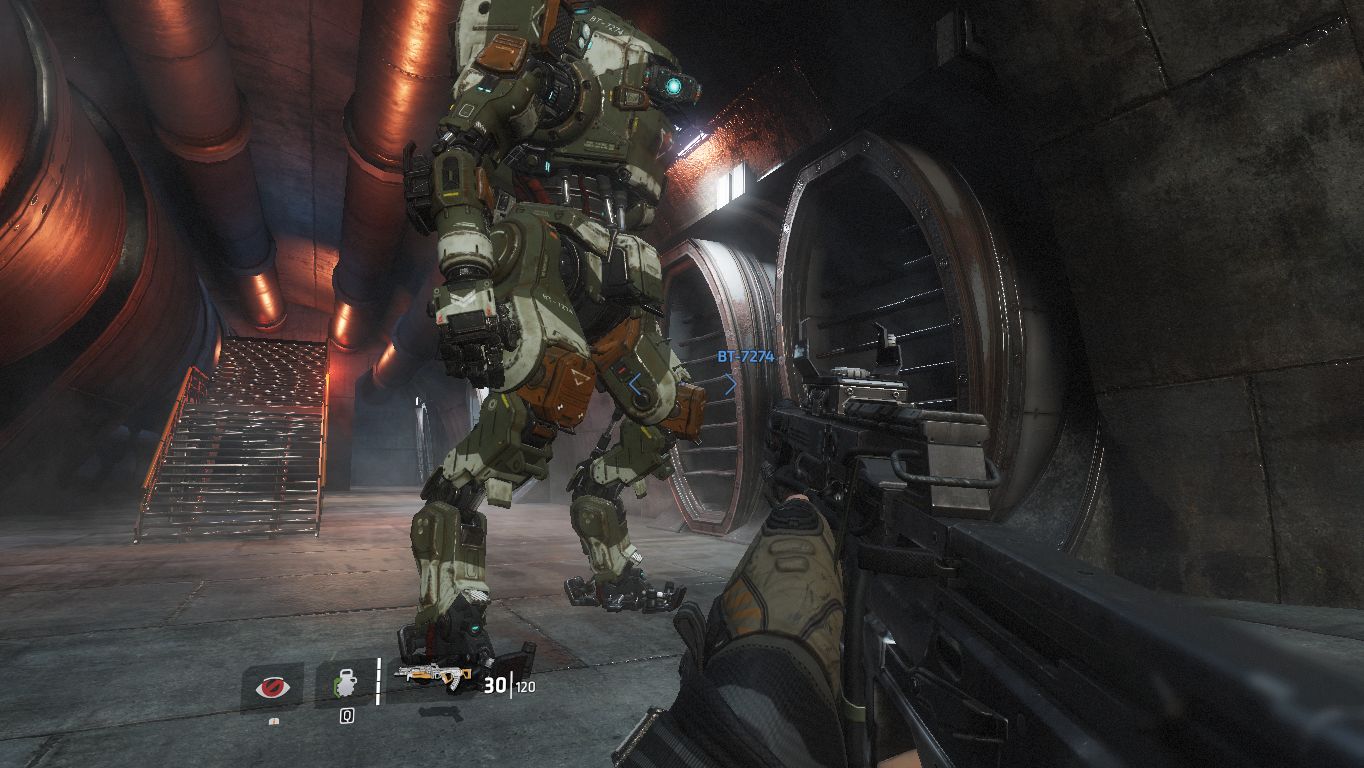Activate the cloak eye ability icon
Image resolution: width=1364 pixels, height=768 pixels.
pyautogui.click(x=271, y=687)
